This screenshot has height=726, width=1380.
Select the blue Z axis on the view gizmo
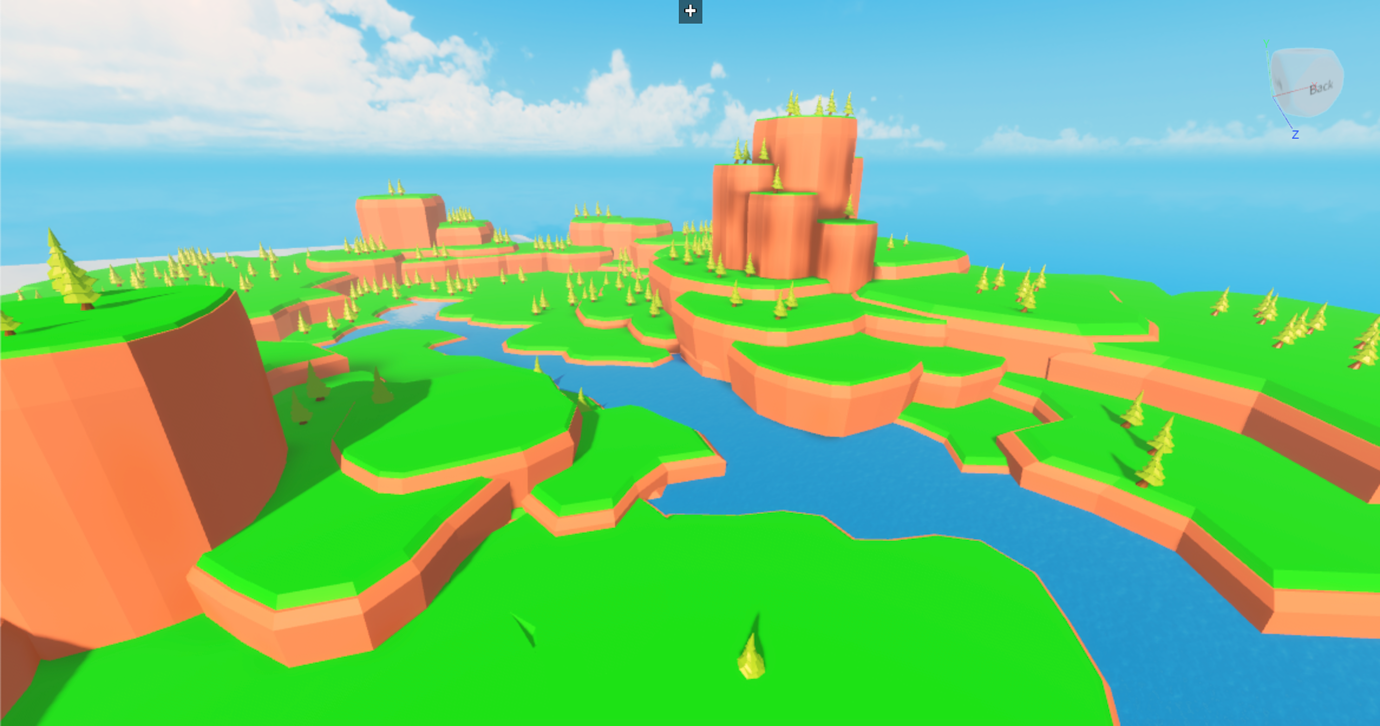[1295, 133]
